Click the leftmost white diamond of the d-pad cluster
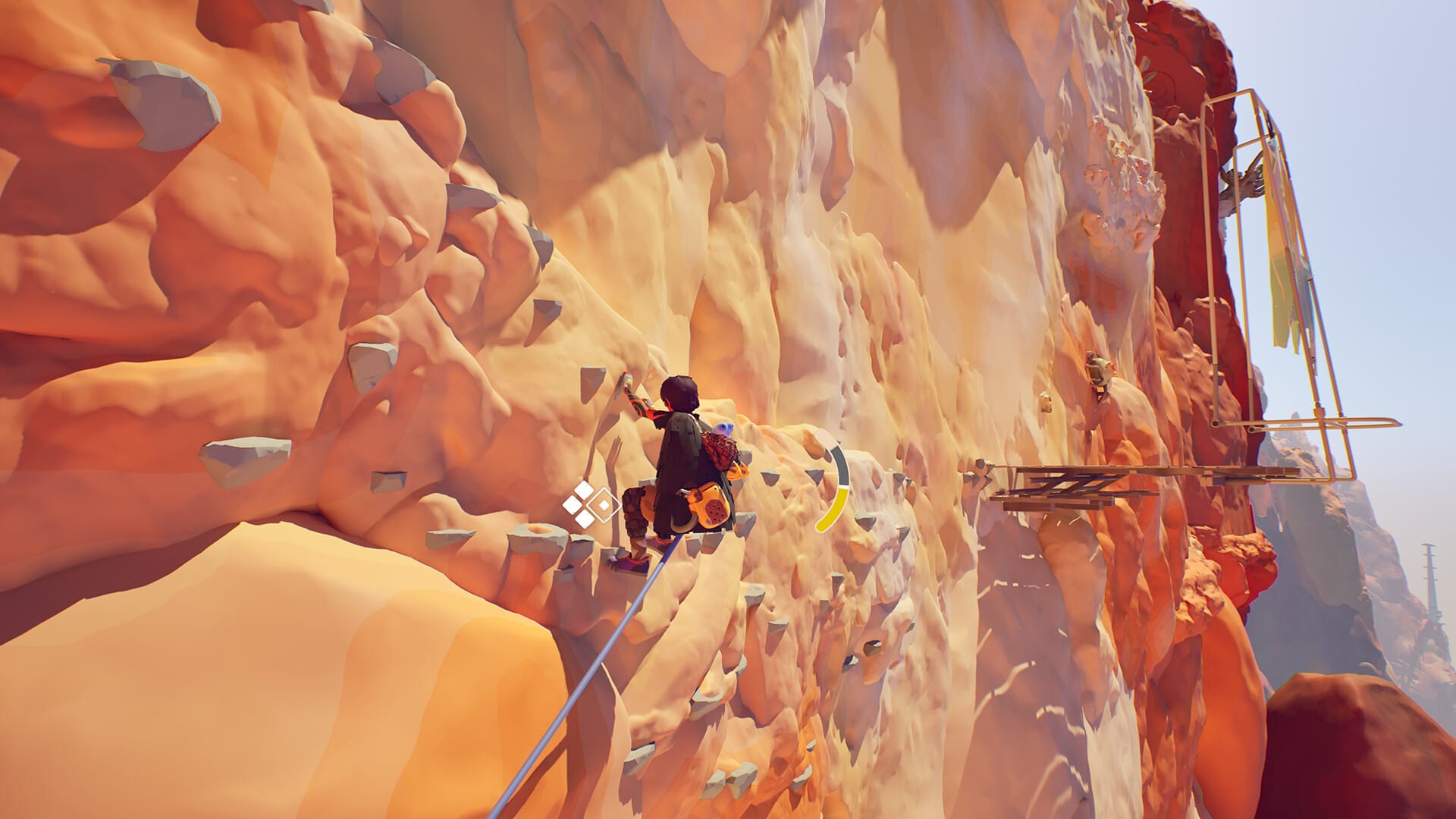 573,504
